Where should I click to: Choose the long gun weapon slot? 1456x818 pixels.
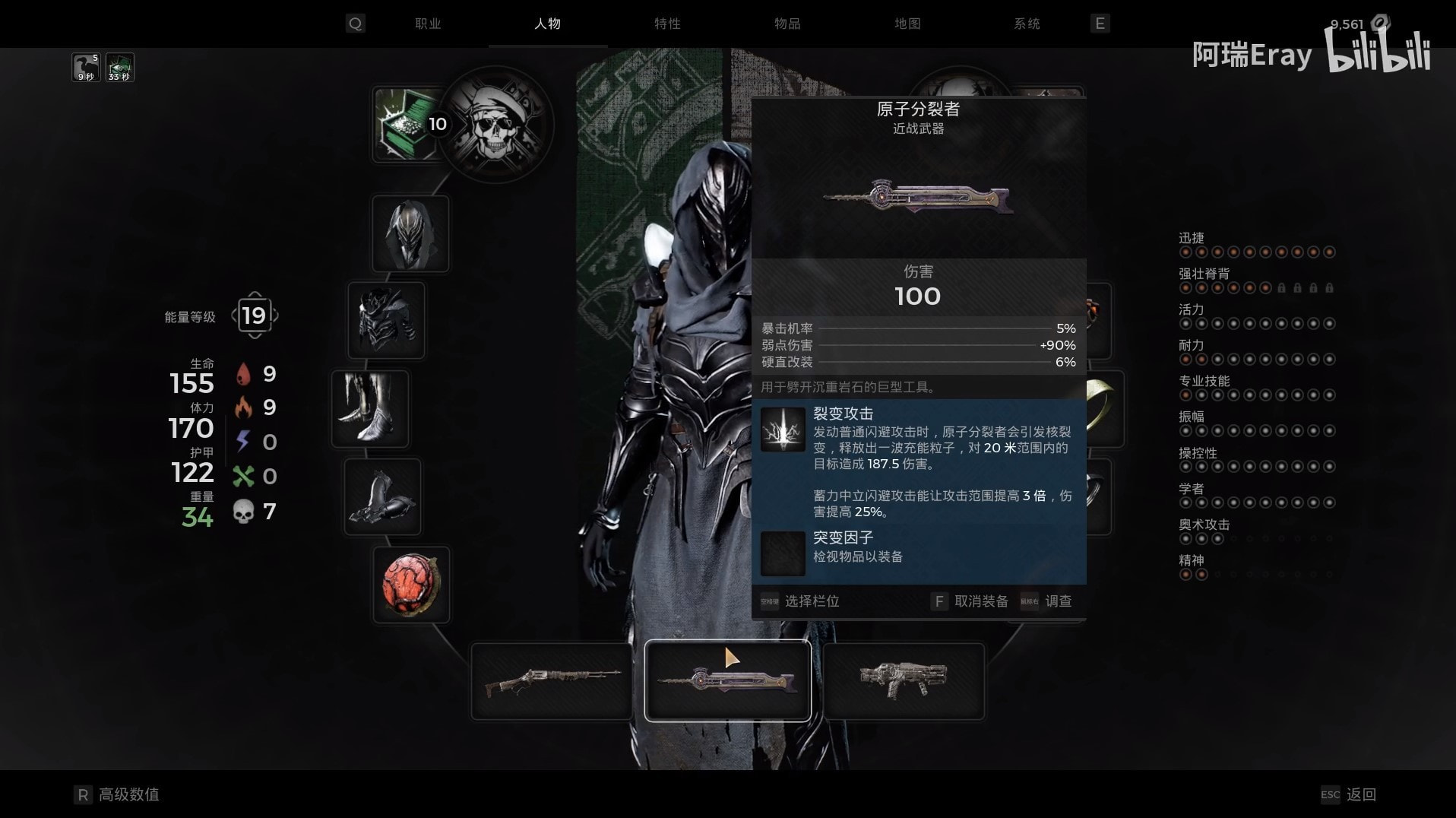pyautogui.click(x=552, y=681)
